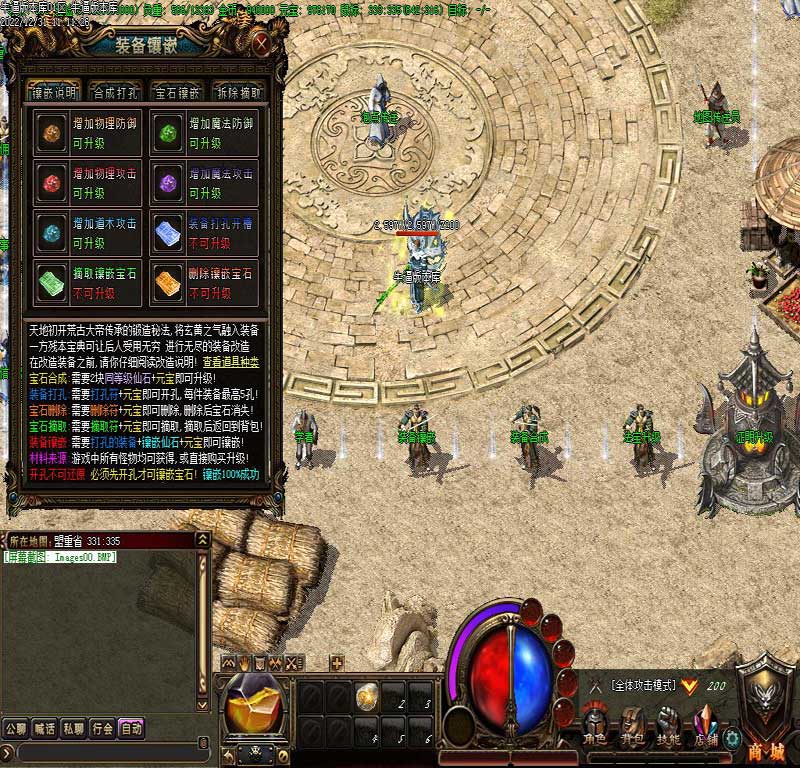Open the 背包 bag
Viewport: 800px width, 768px height.
632,723
